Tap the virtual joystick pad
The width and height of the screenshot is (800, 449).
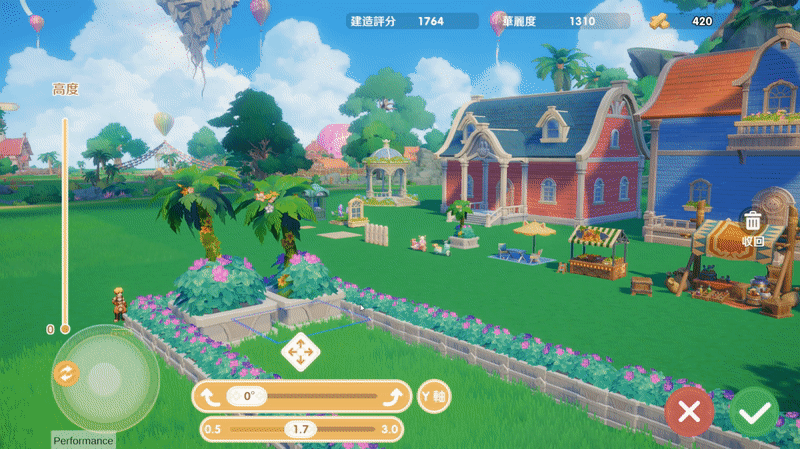coord(105,378)
